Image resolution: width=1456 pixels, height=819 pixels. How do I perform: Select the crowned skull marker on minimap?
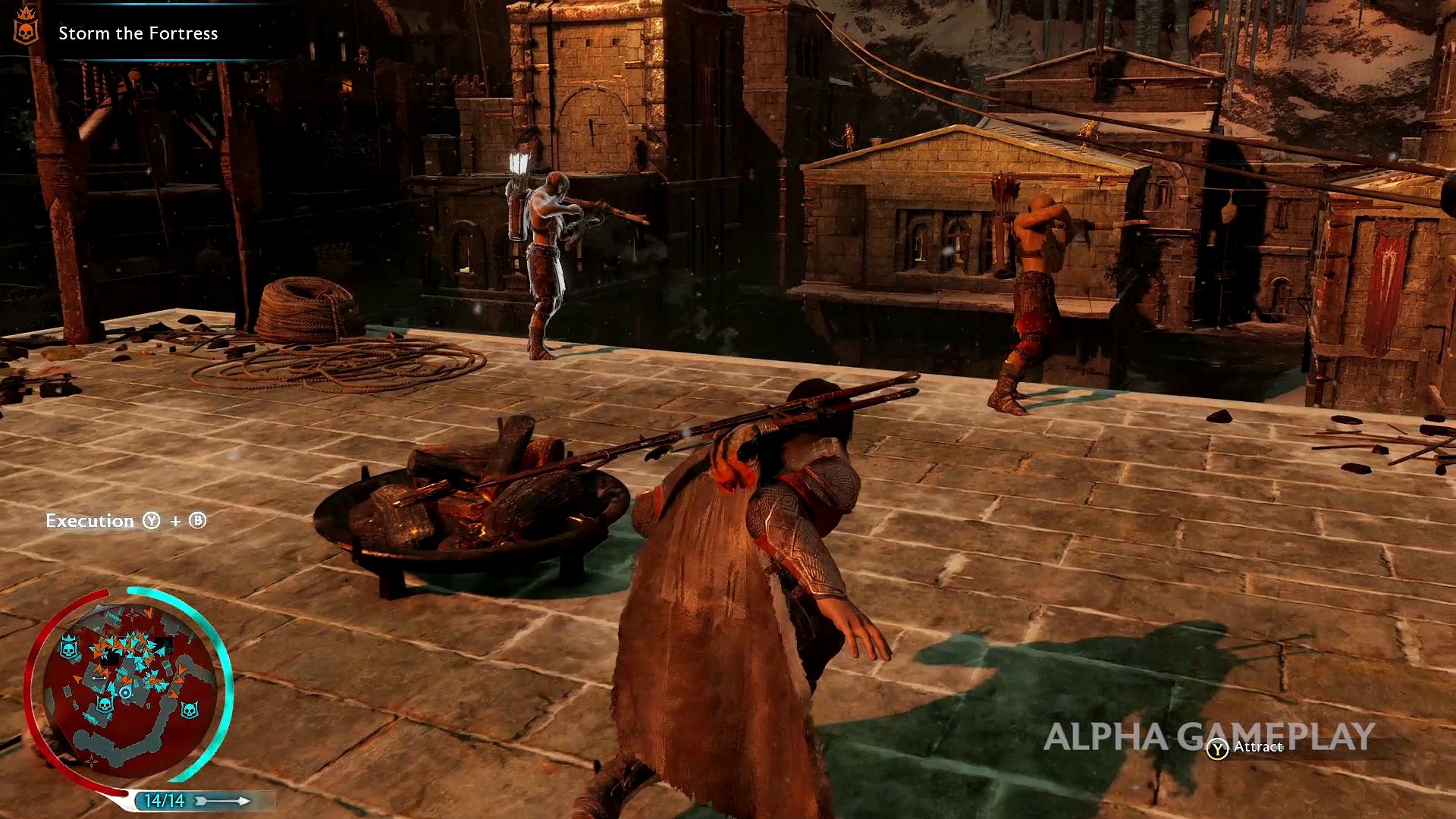(x=69, y=648)
